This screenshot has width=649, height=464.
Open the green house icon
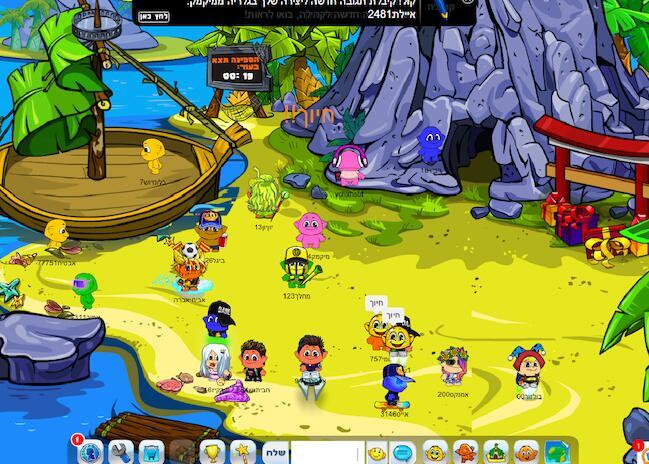pyautogui.click(x=496, y=452)
